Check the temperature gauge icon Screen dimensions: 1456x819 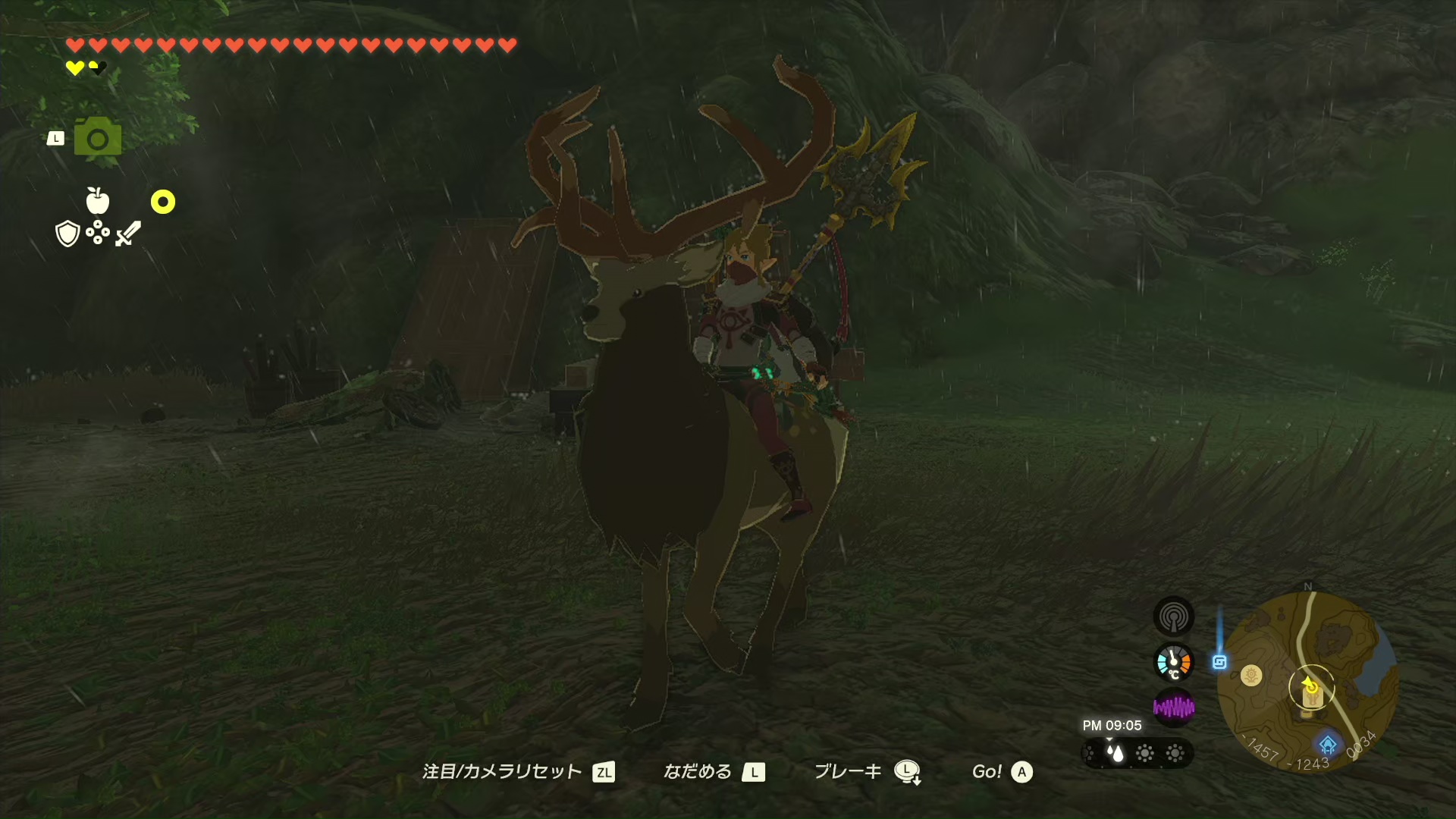(x=1173, y=662)
